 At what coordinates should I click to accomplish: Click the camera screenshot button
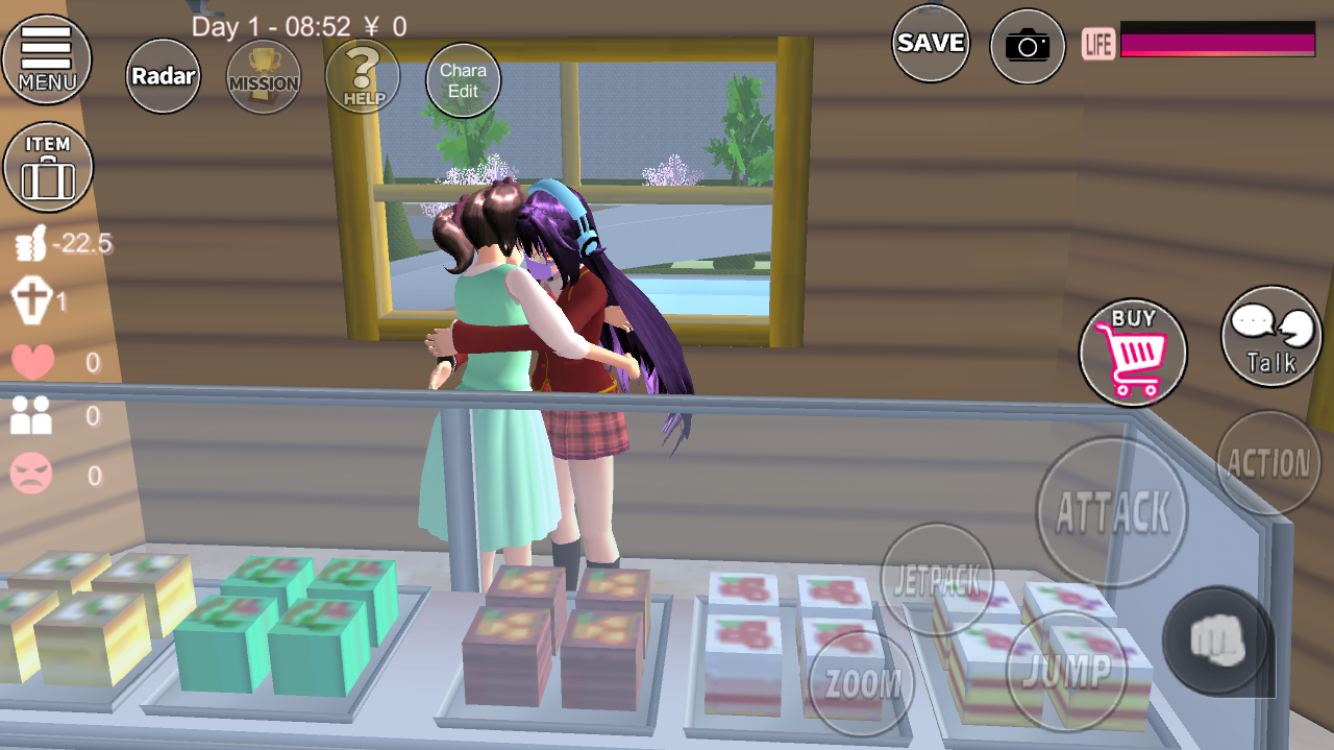(1027, 45)
